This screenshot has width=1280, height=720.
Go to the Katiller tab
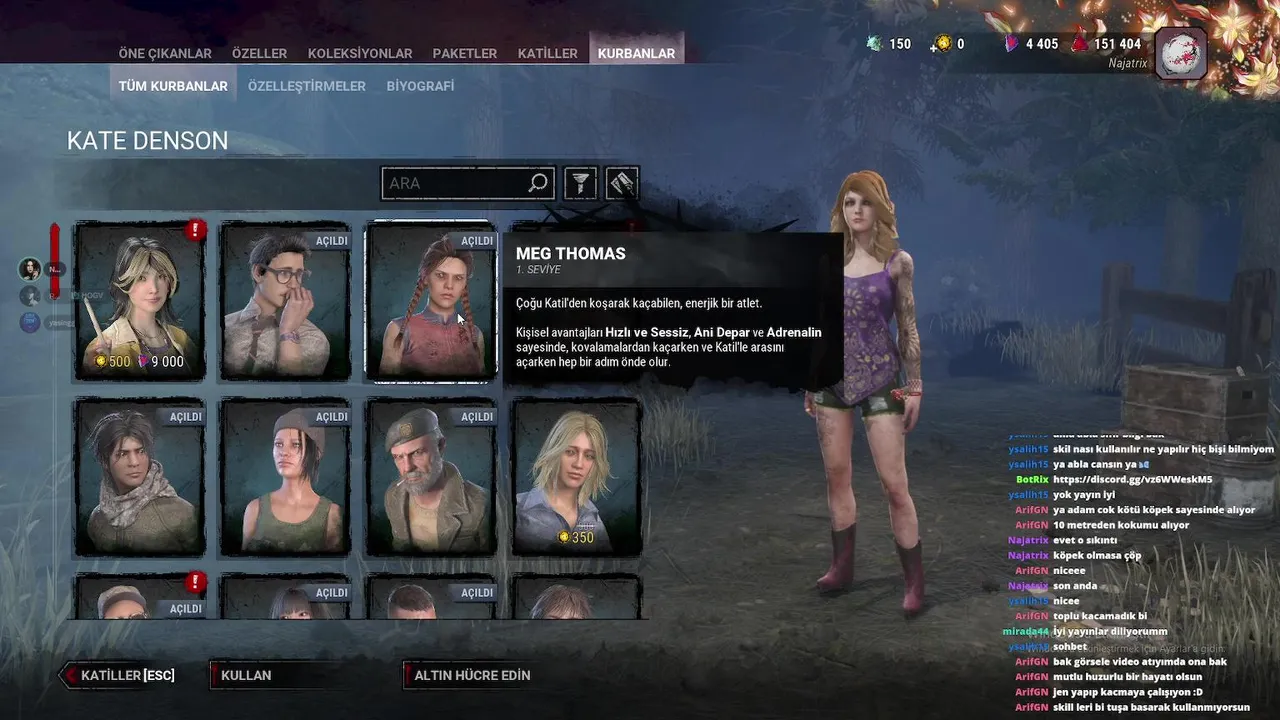coord(547,53)
